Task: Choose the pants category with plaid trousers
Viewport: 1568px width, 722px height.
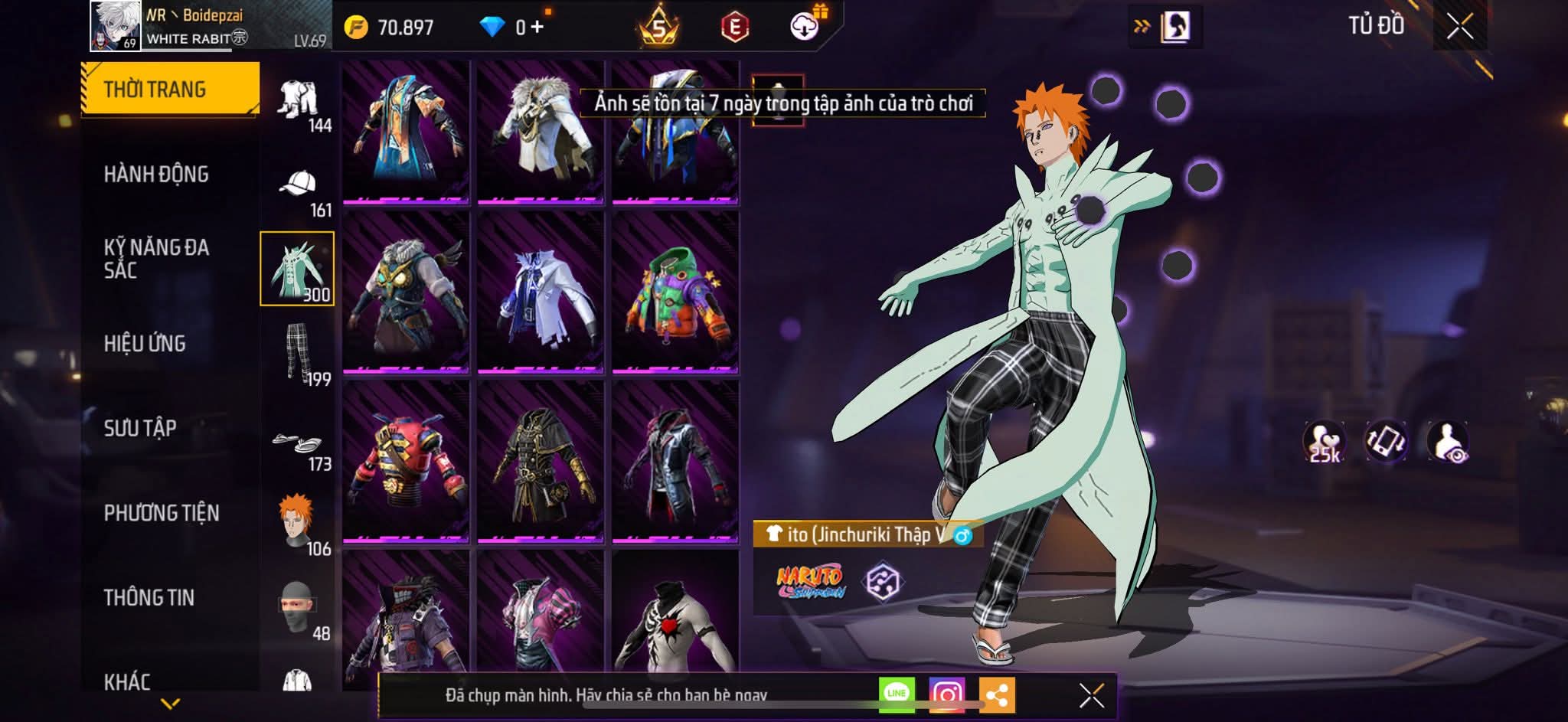Action: click(298, 354)
